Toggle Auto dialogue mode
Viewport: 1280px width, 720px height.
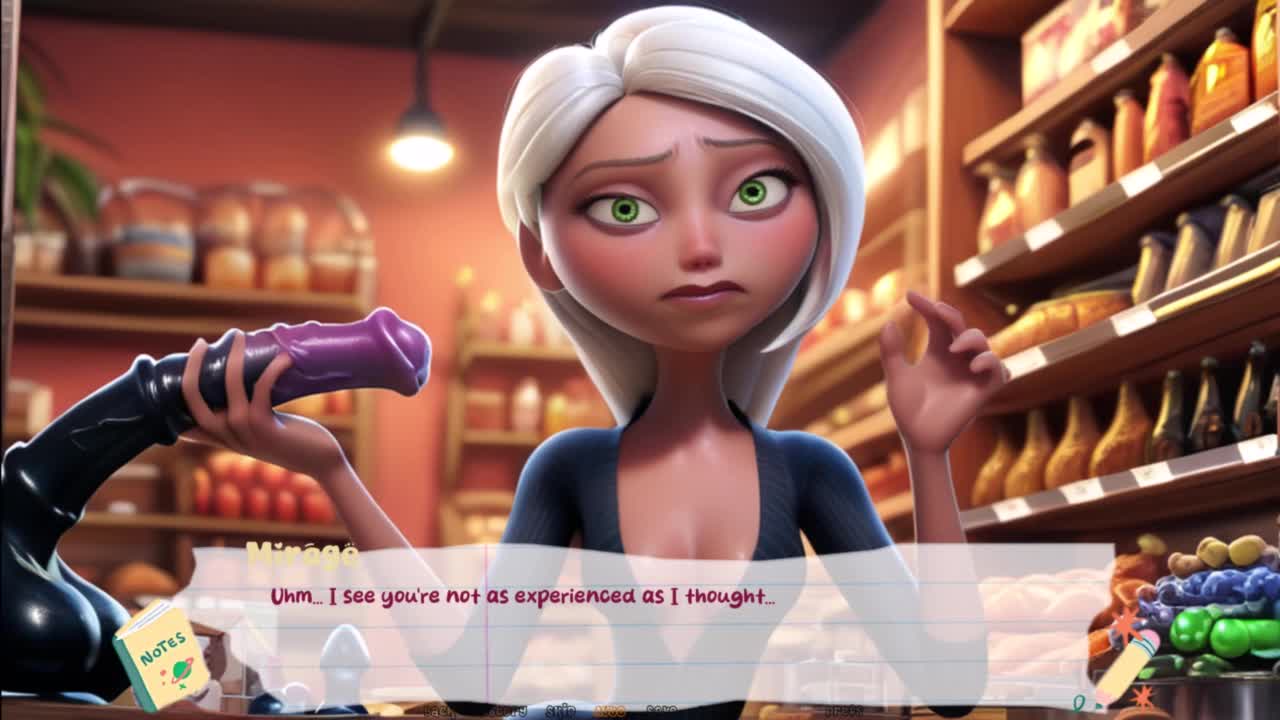point(610,710)
